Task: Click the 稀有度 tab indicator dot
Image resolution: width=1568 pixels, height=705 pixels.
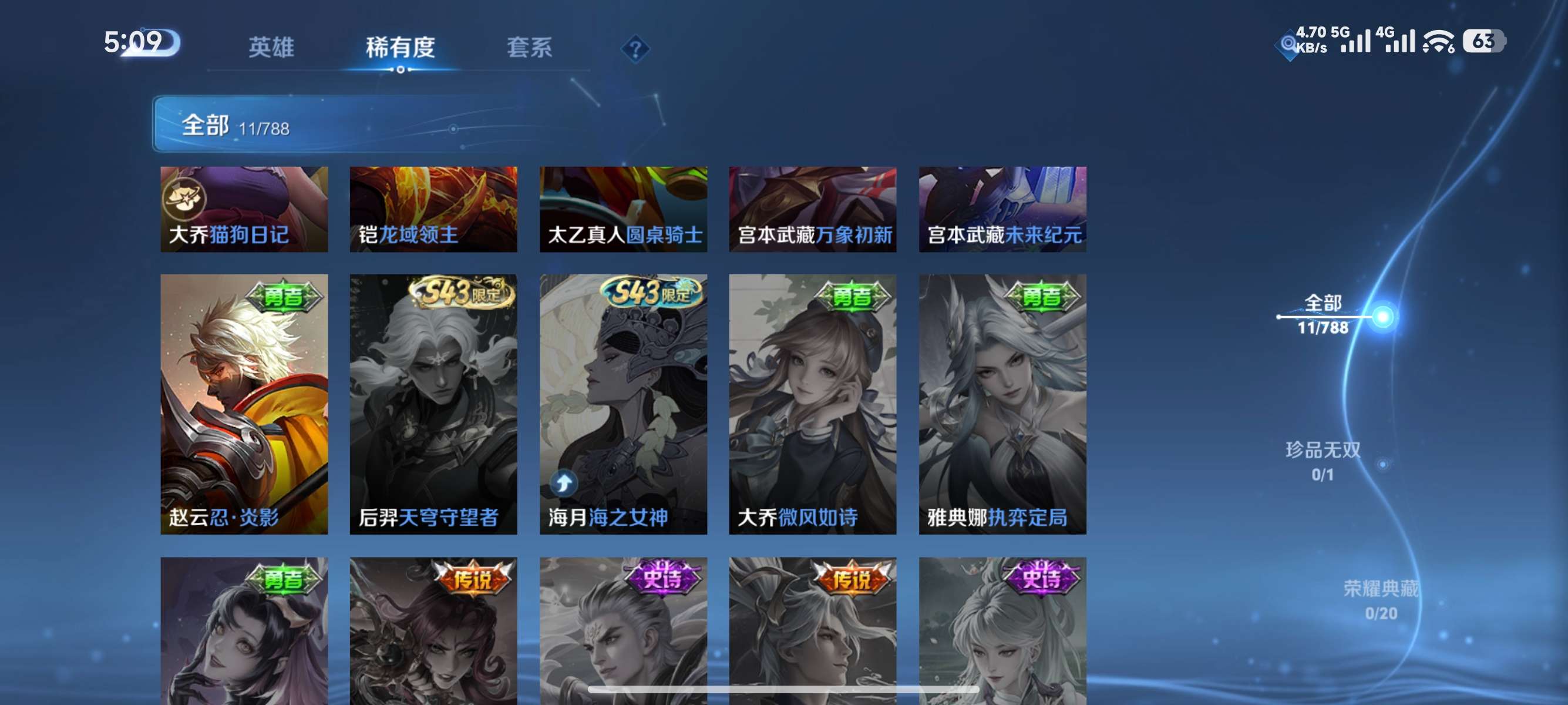Action: 401,69
